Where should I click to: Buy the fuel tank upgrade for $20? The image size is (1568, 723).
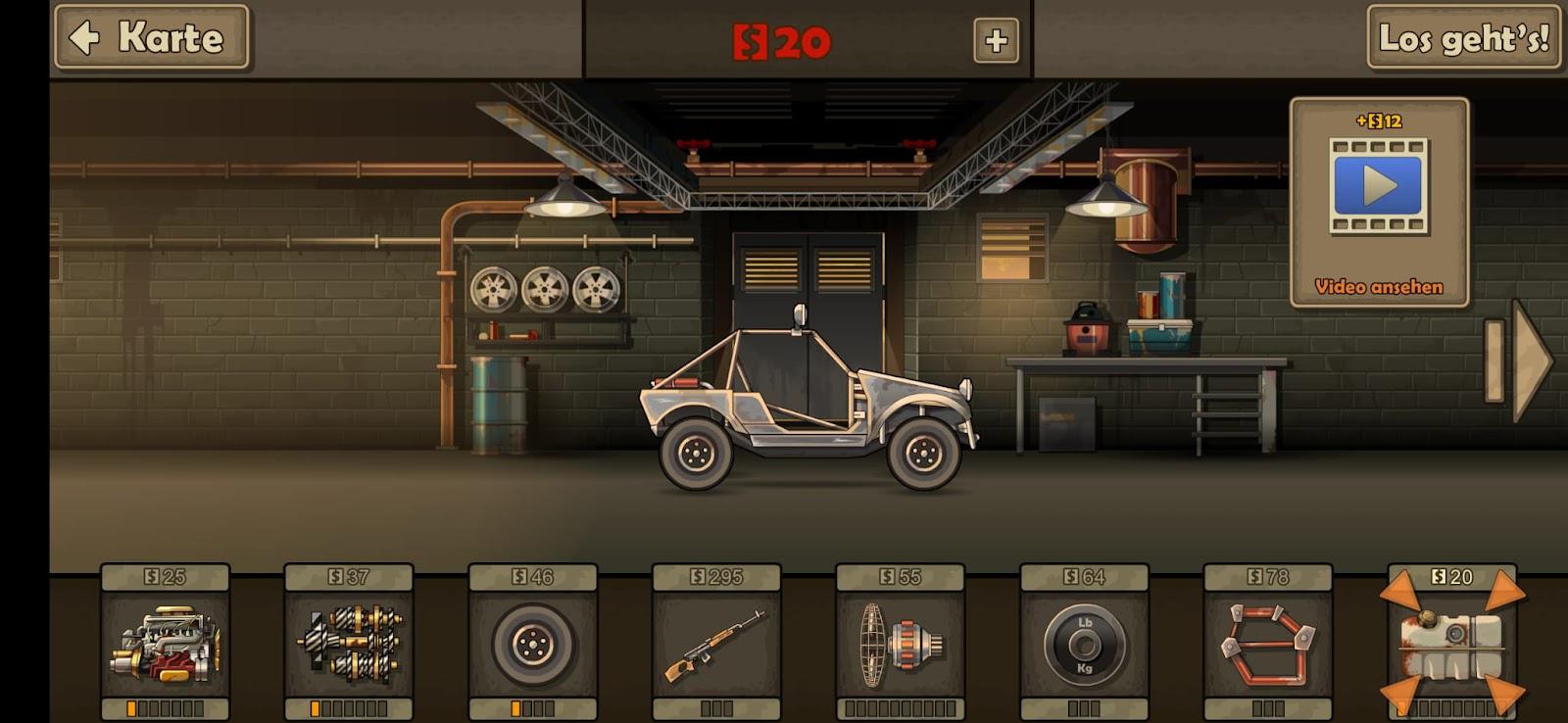point(1451,644)
